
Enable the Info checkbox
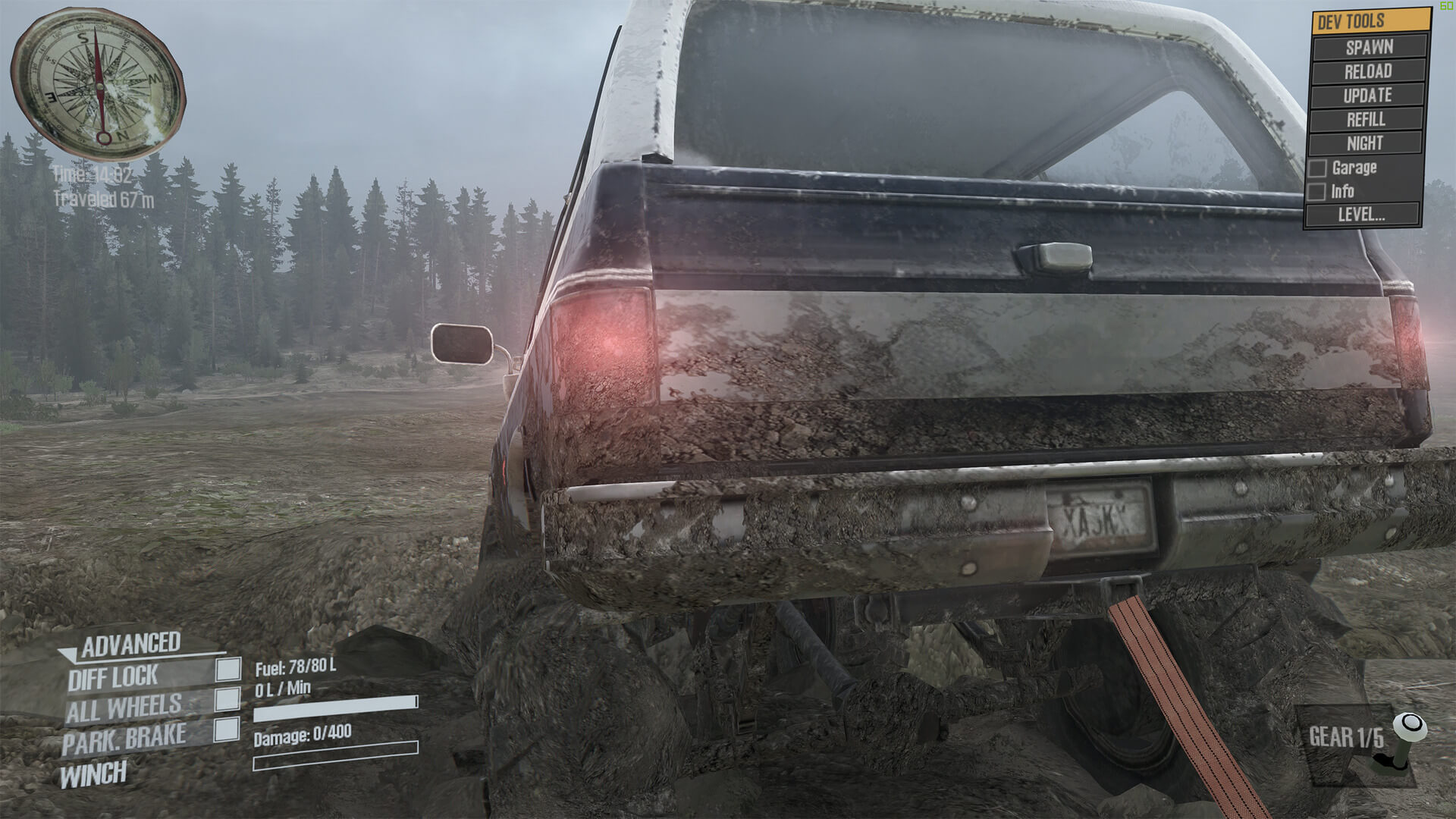pos(1317,192)
